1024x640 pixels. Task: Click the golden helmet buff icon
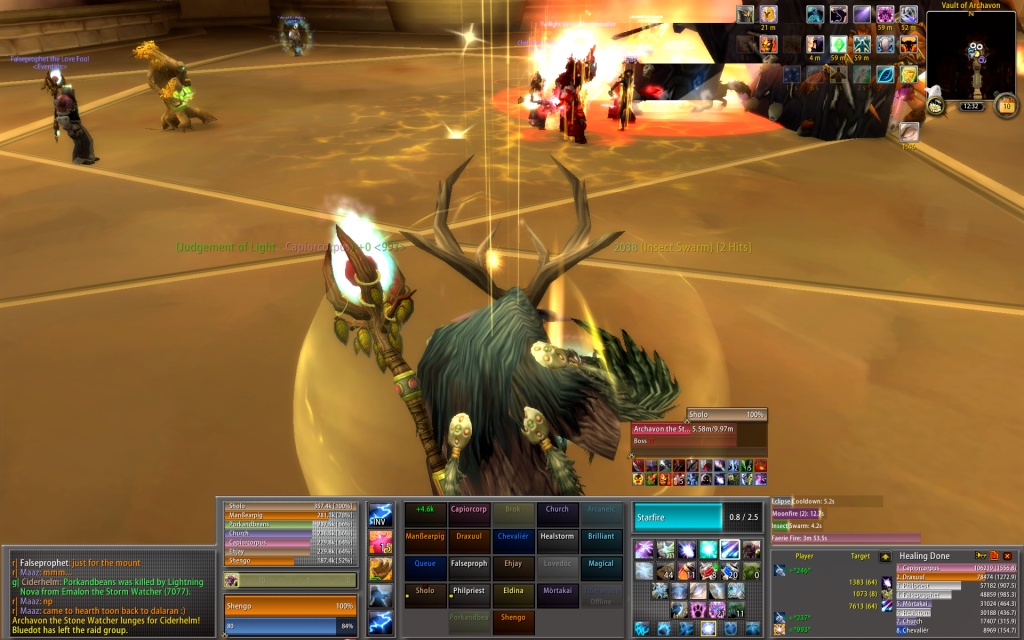coord(768,15)
